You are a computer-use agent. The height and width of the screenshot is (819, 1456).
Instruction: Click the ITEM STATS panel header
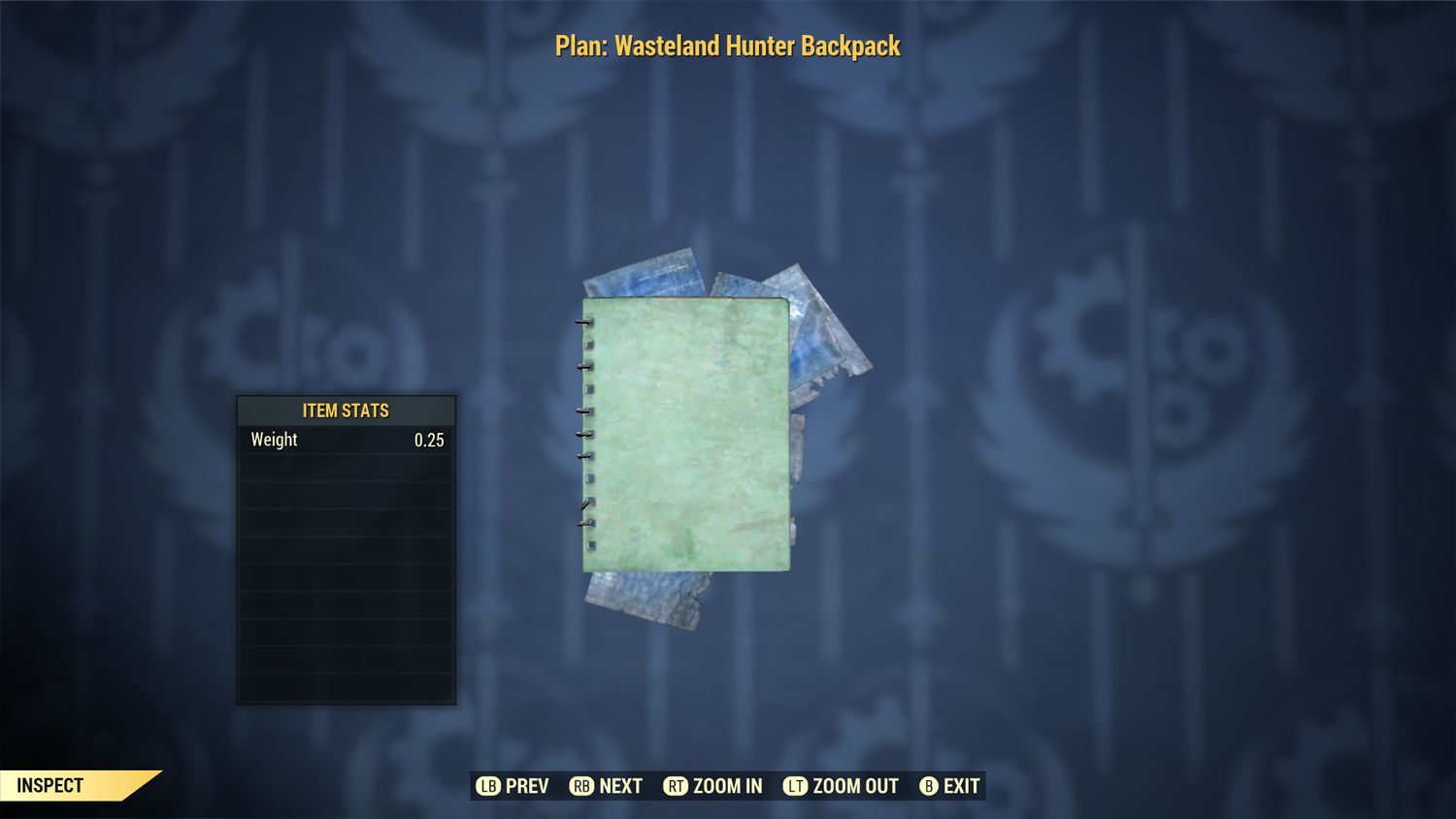(x=346, y=410)
